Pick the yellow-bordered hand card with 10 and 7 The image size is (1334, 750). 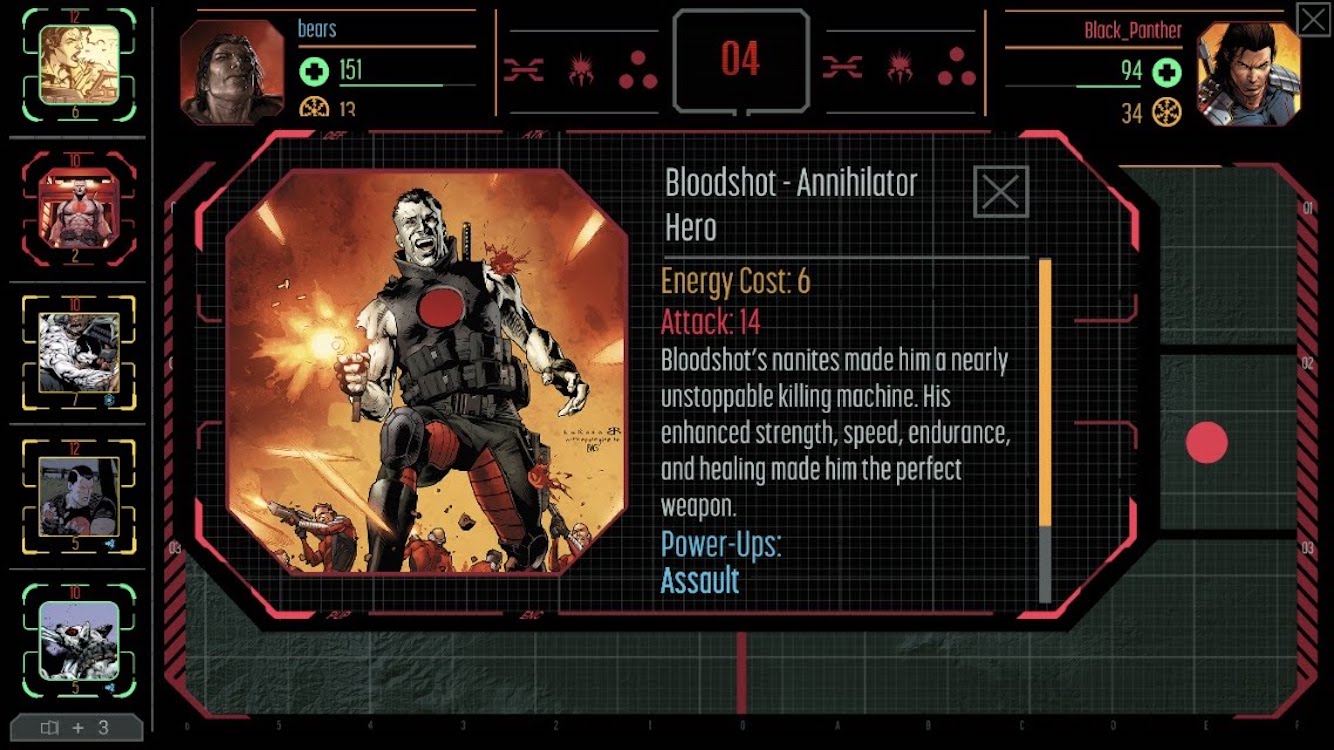click(x=79, y=352)
